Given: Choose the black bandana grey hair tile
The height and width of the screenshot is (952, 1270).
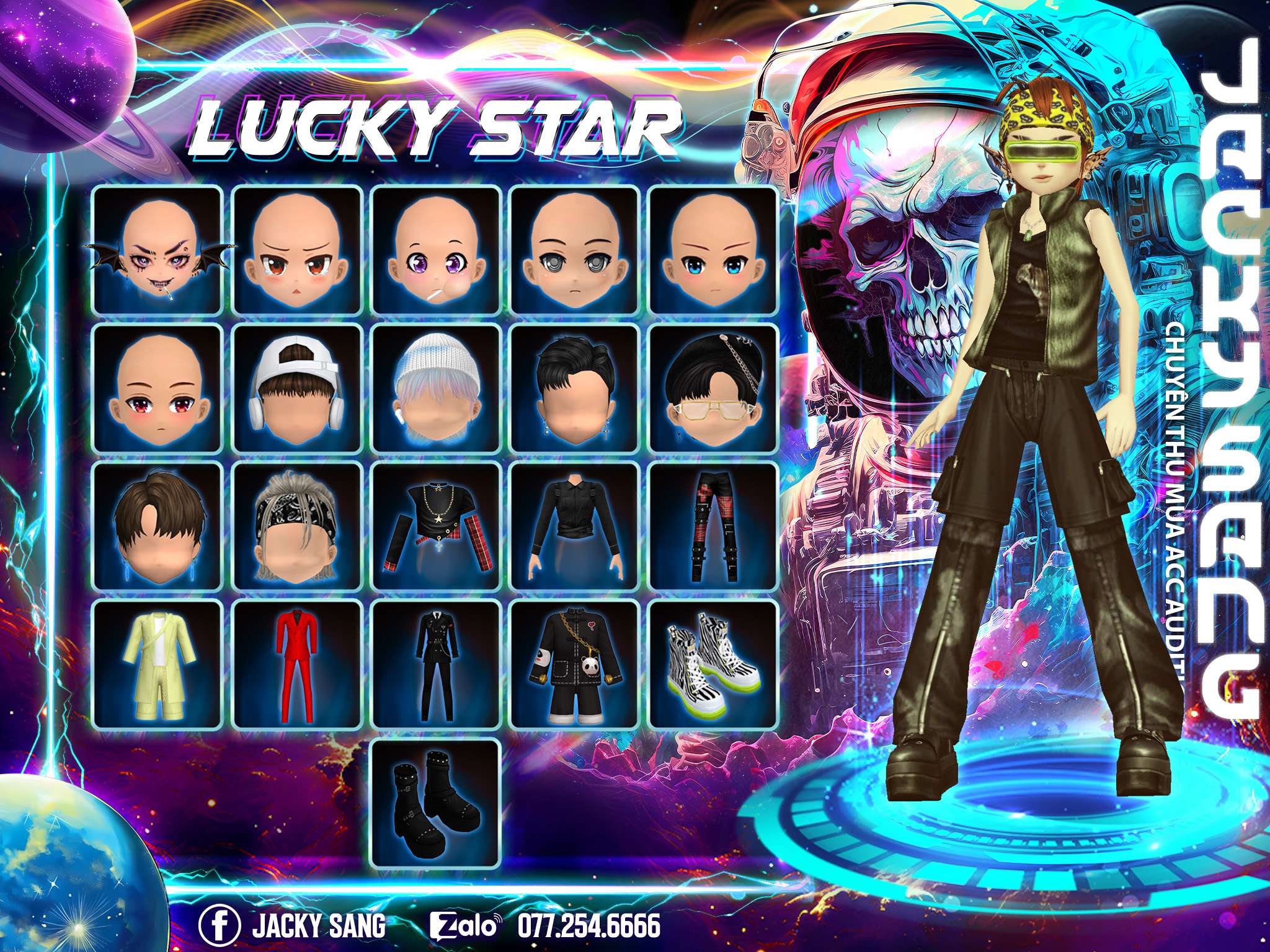Looking at the screenshot, I should pyautogui.click(x=297, y=527).
